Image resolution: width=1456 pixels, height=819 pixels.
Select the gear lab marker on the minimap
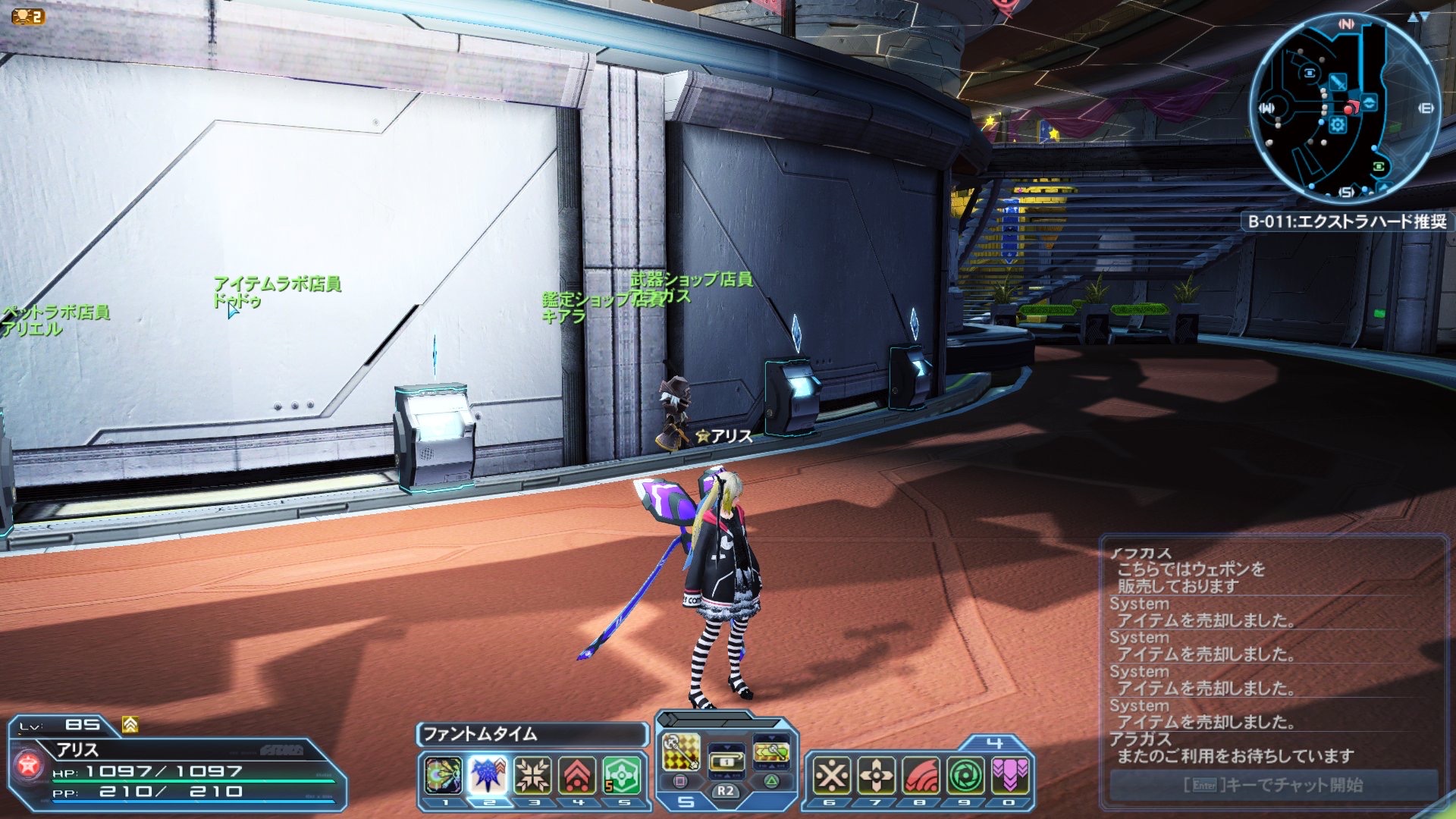click(1337, 125)
